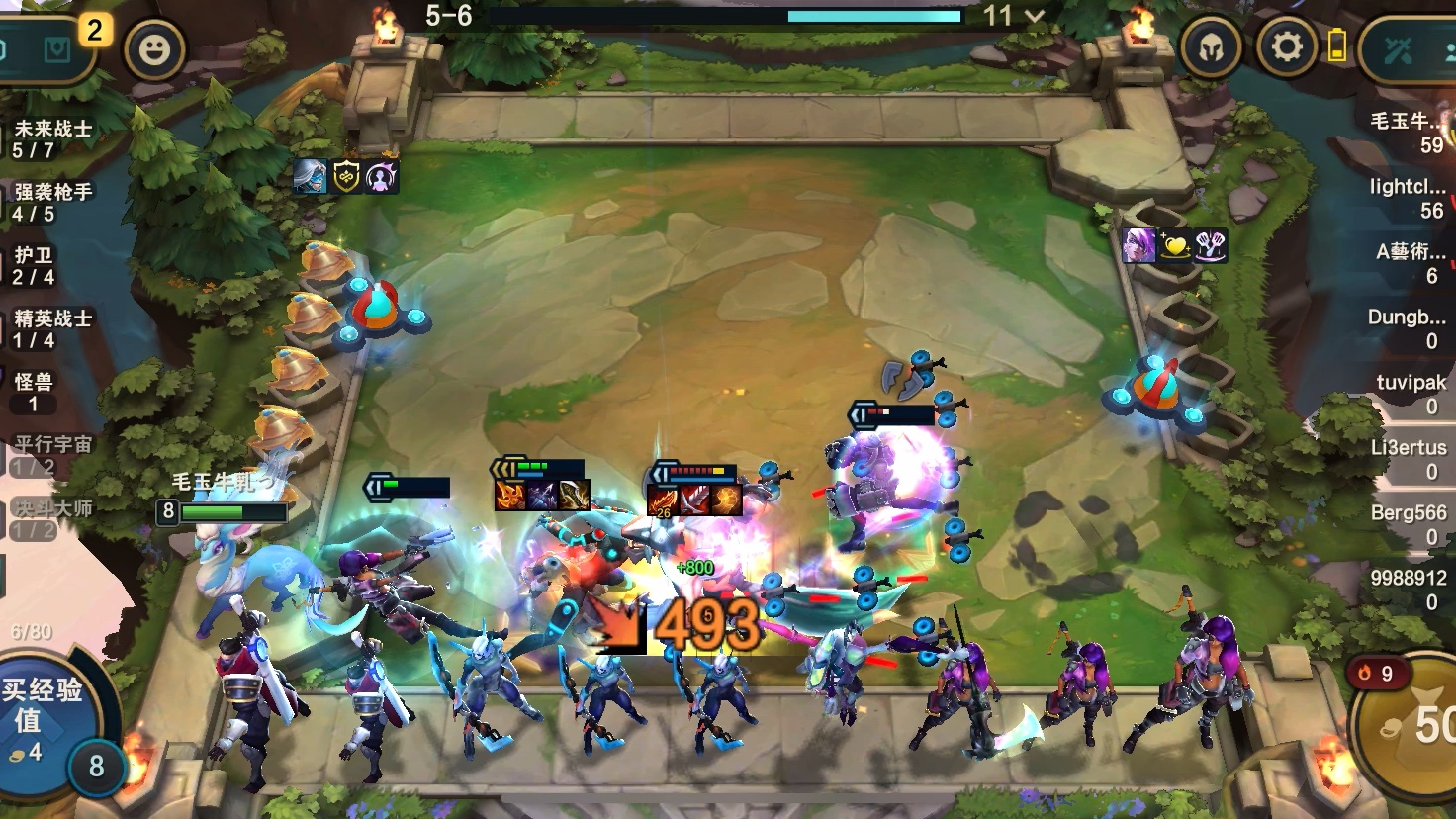Viewport: 1456px width, 819px height.
Task: Click the helmet icon button
Action: point(1212,47)
